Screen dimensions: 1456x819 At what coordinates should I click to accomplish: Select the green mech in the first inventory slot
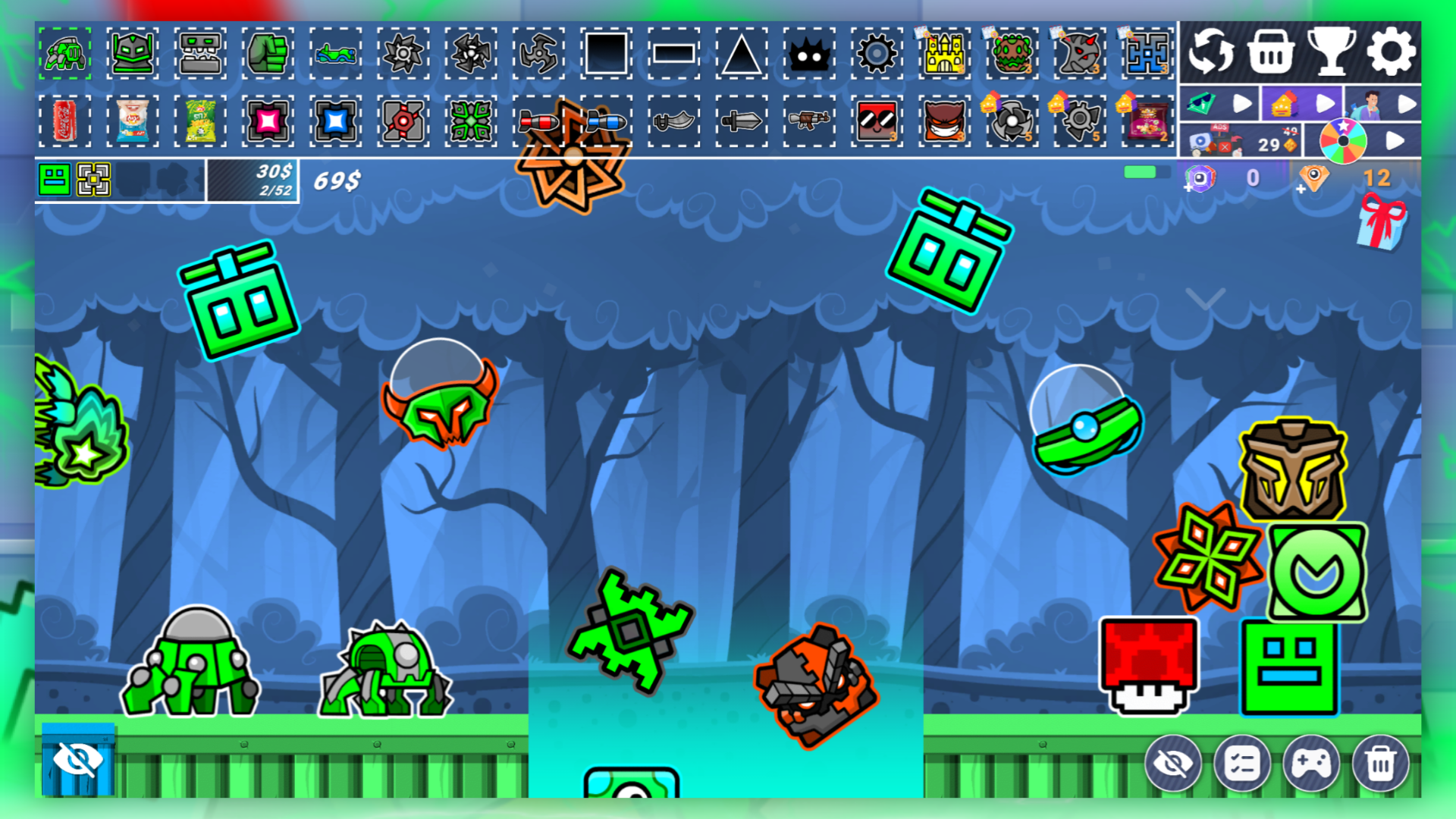click(x=64, y=53)
